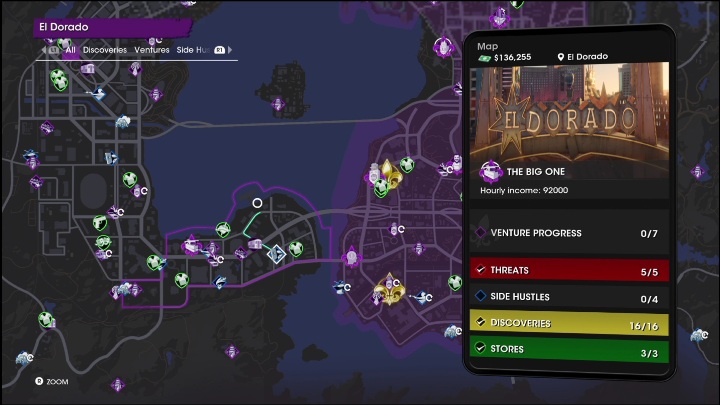Open the Side Hustles filter tab
Image resolution: width=720 pixels, height=405 pixels.
click(x=191, y=48)
